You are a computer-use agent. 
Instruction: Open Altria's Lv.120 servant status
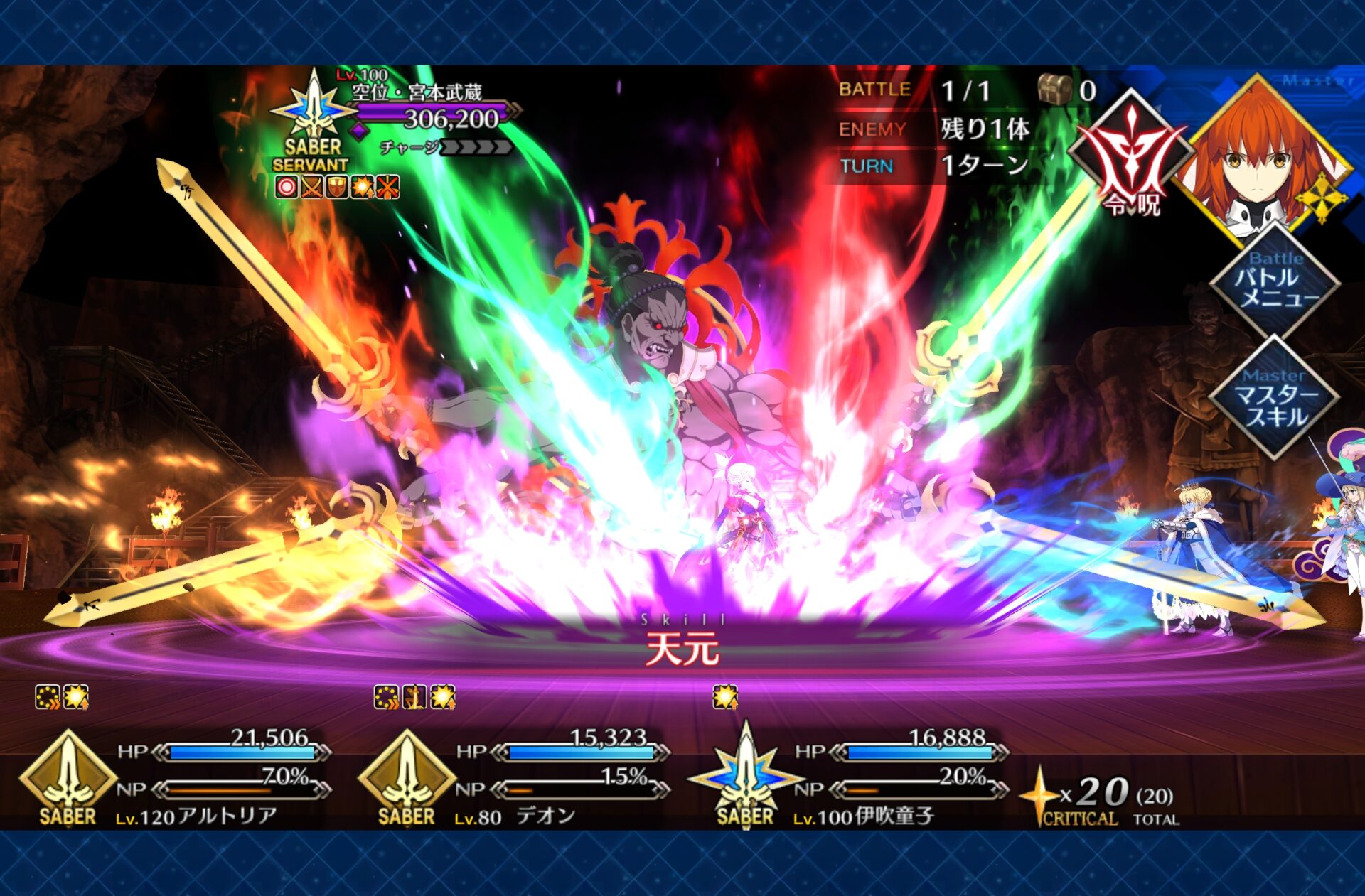(x=68, y=778)
